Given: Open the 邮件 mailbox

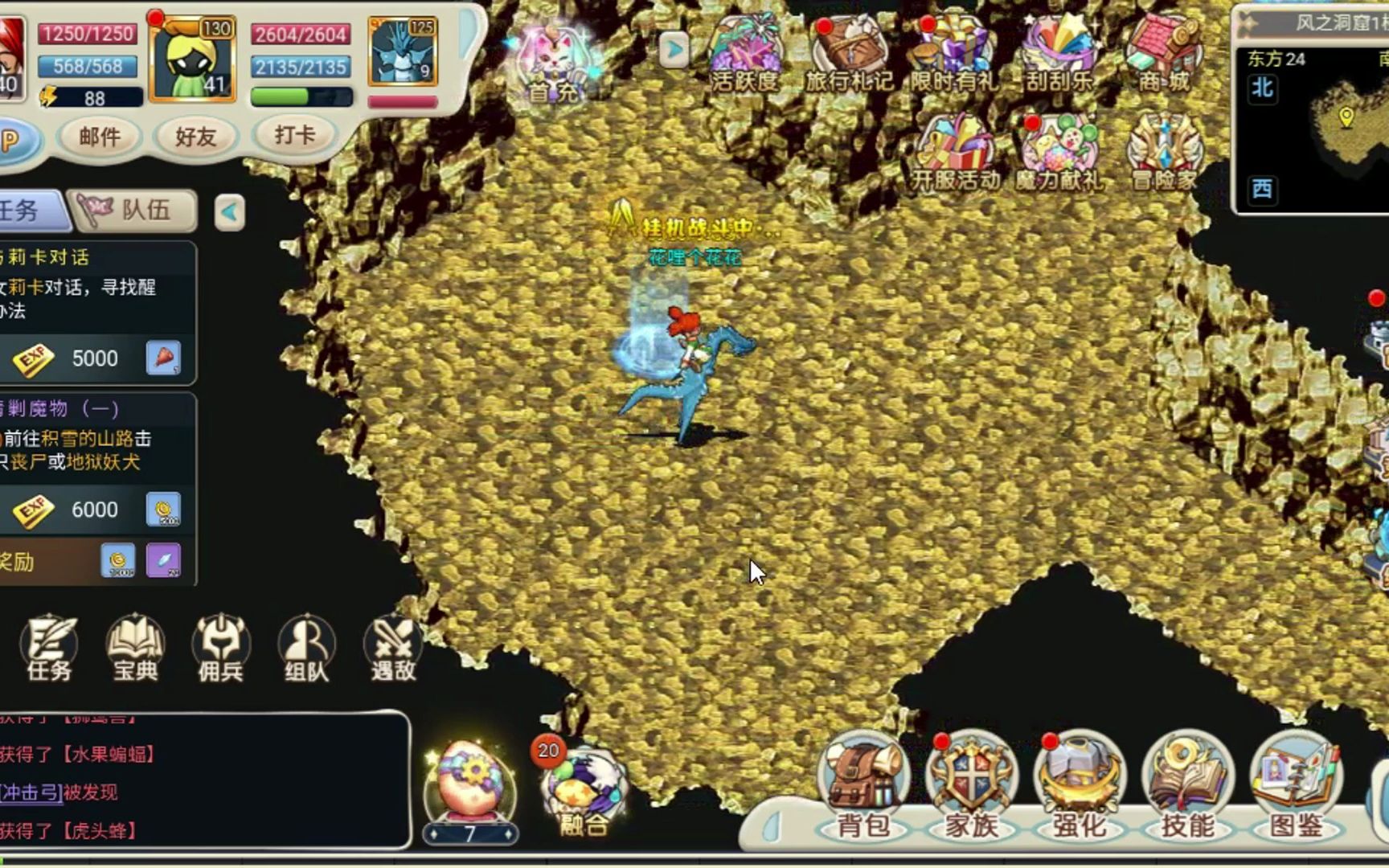Looking at the screenshot, I should (x=99, y=137).
